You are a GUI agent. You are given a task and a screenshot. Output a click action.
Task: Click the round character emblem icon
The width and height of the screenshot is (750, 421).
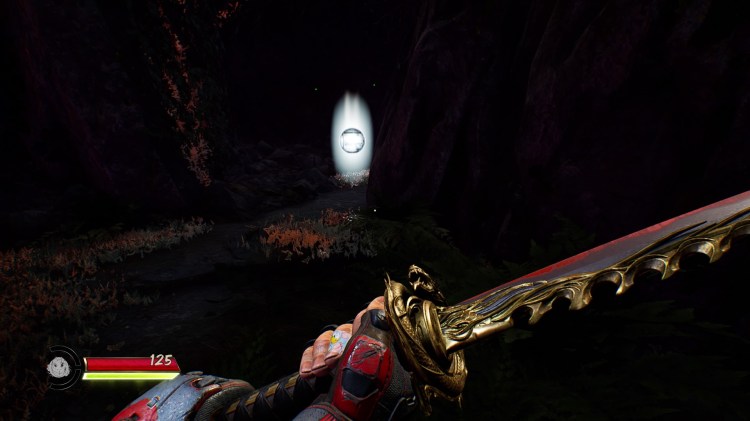pos(61,364)
